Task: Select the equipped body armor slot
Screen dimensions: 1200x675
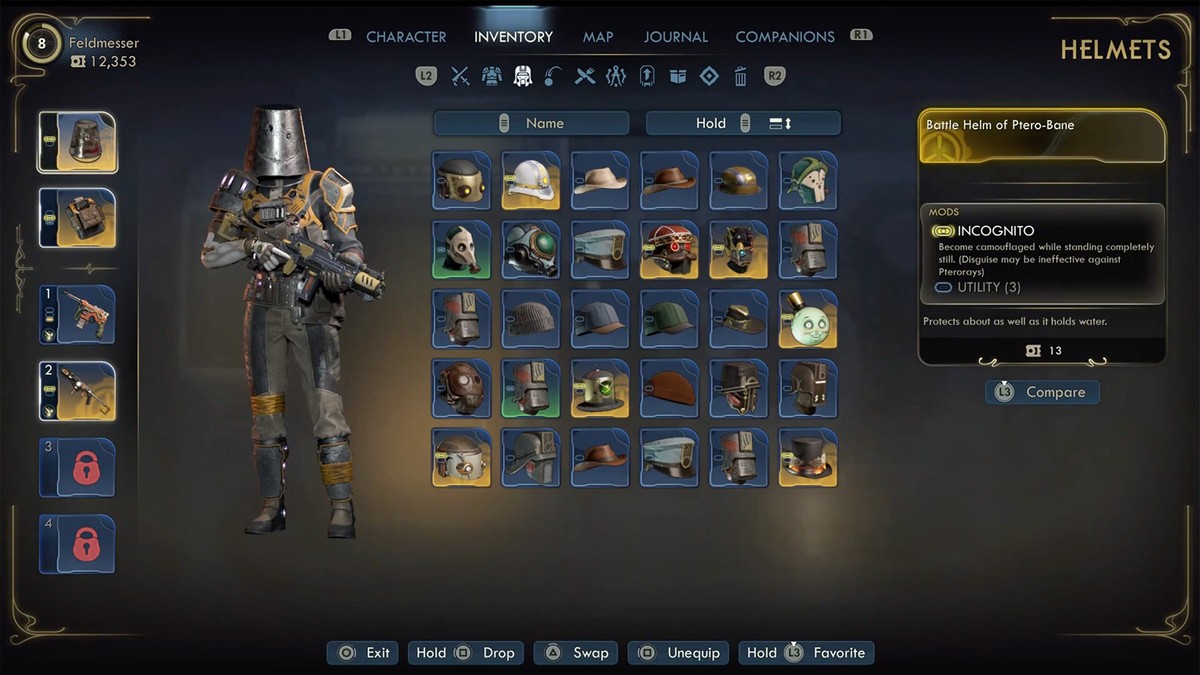Action: tap(77, 218)
